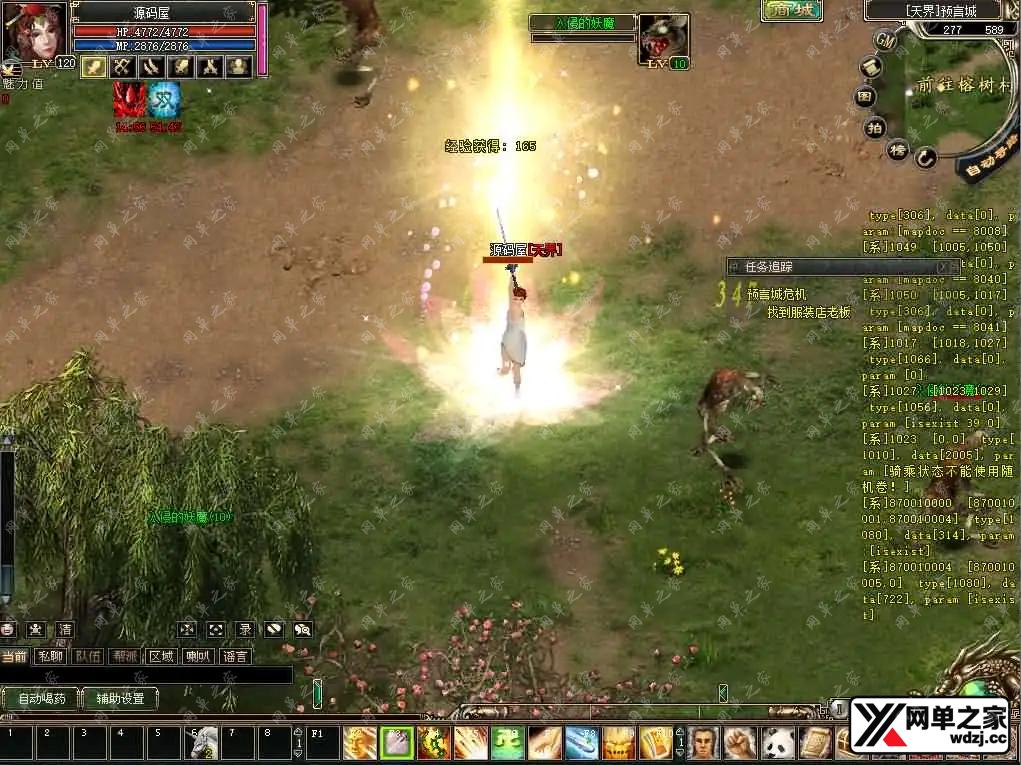Use the white horse mount in slot 6
This screenshot has height=765, width=1021.
[203, 743]
